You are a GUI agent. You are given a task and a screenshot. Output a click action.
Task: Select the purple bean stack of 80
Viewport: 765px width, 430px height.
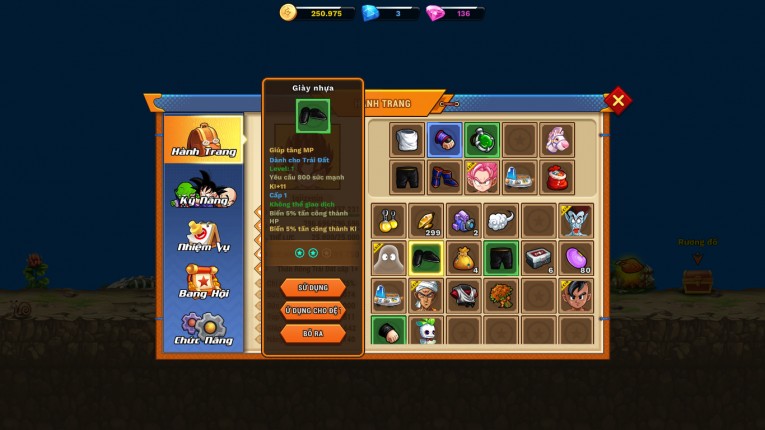click(576, 258)
